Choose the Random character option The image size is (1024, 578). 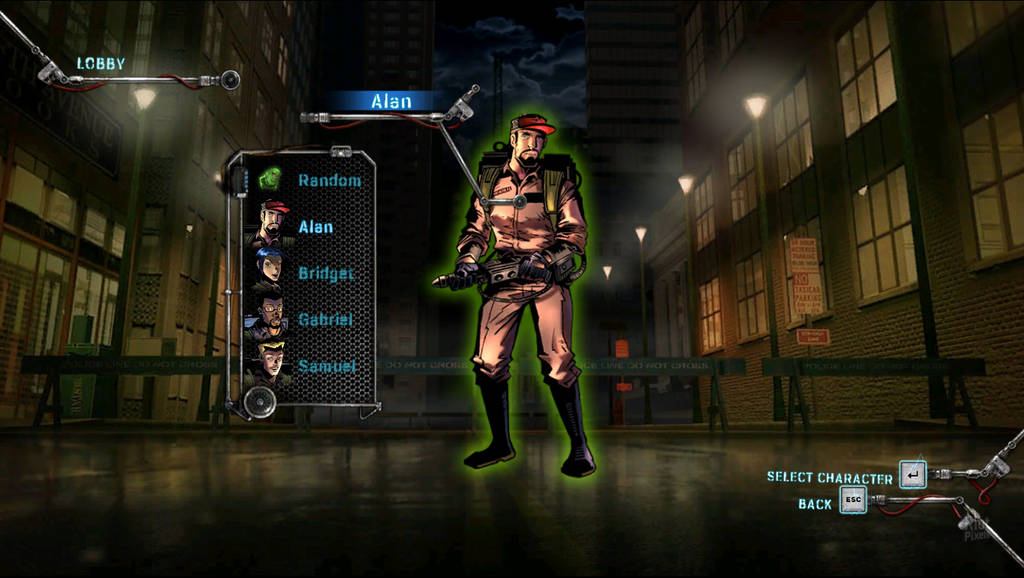(x=329, y=180)
